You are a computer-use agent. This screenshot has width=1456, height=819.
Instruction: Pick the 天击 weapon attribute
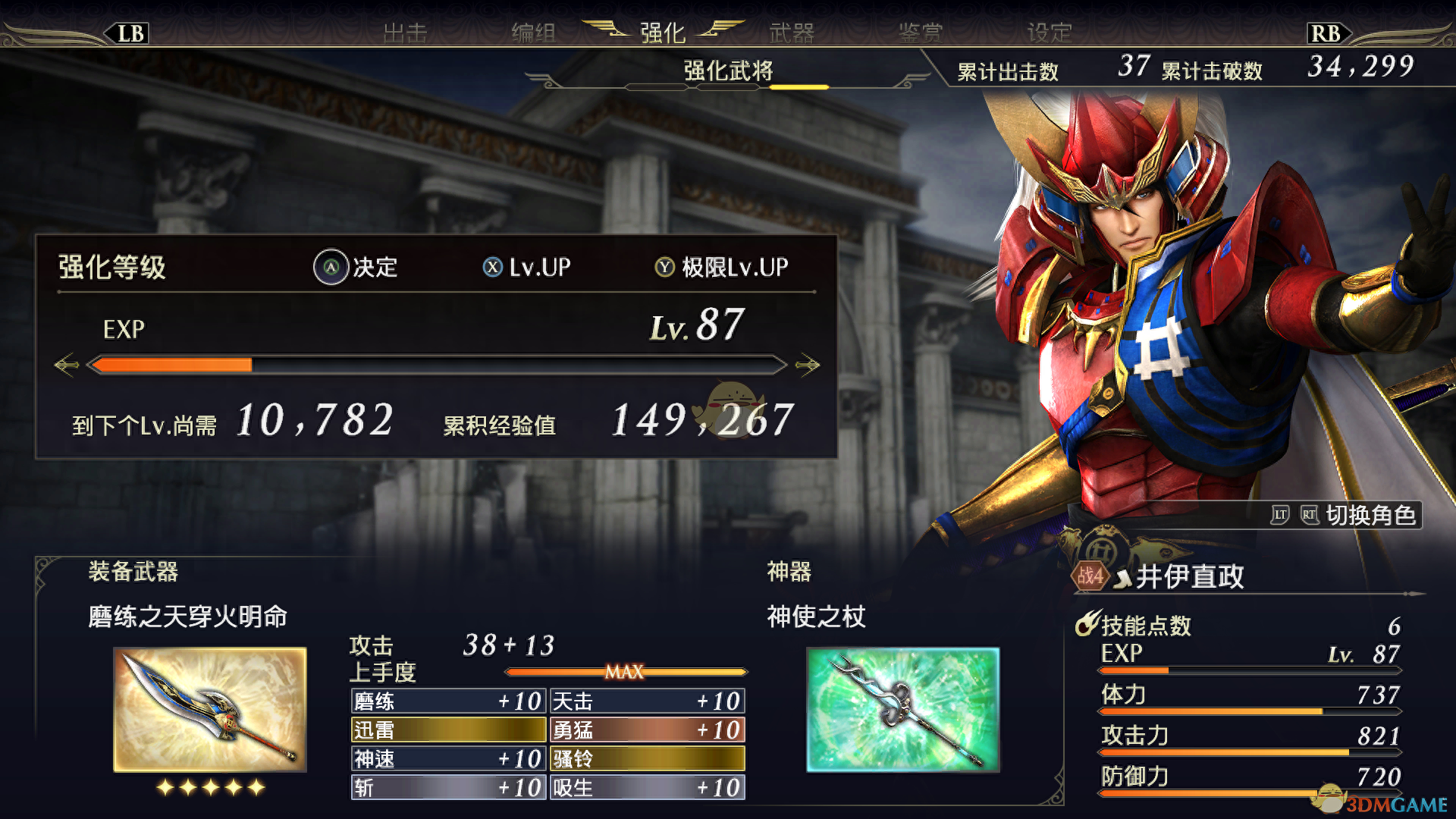[648, 701]
